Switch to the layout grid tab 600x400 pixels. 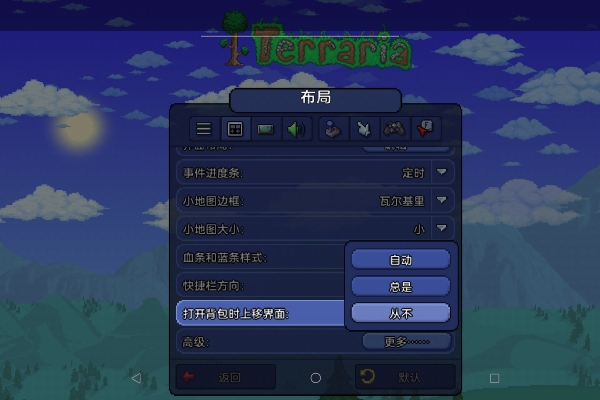pyautogui.click(x=234, y=129)
